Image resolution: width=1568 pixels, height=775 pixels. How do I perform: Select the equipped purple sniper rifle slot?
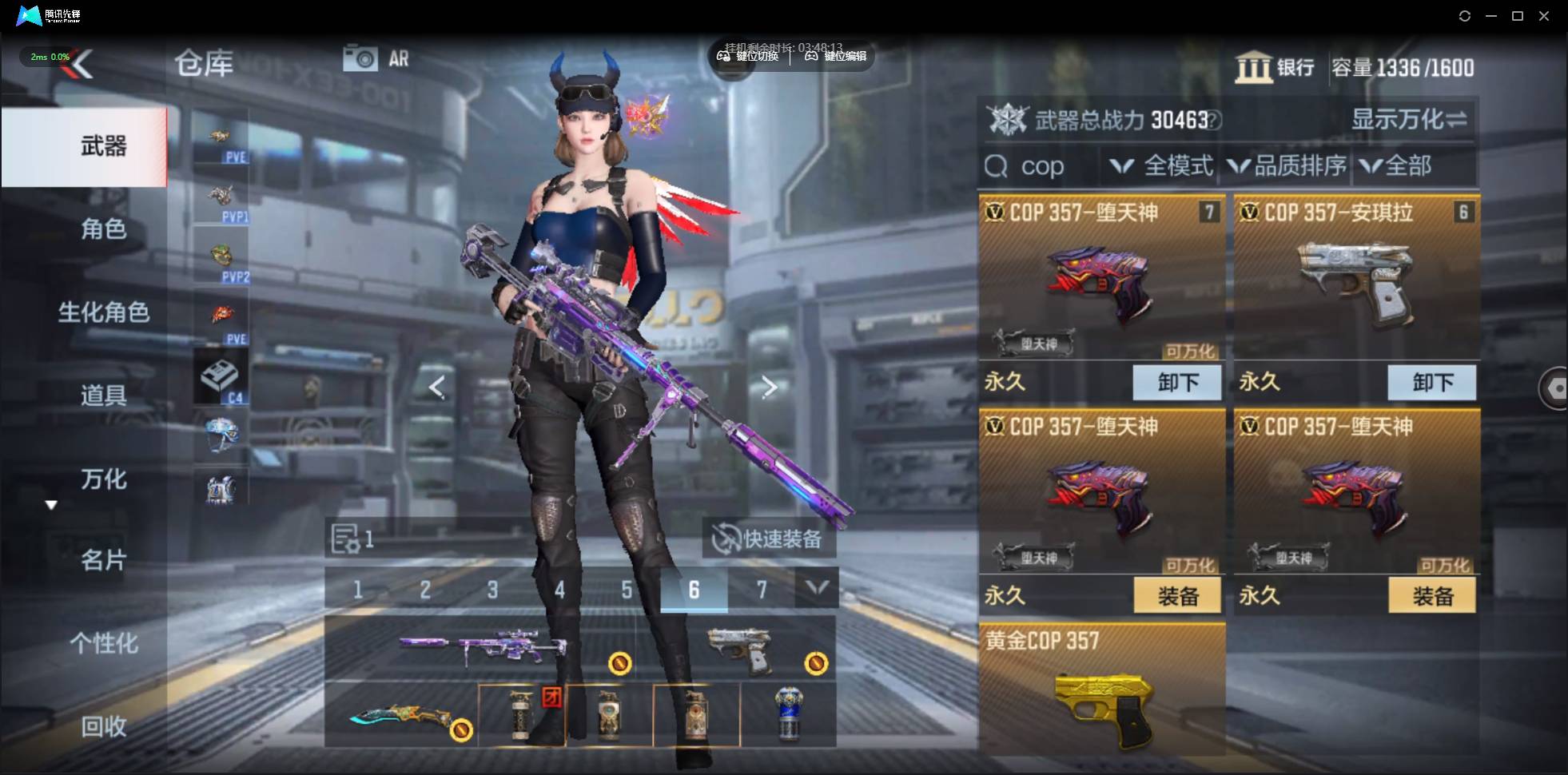(x=483, y=648)
